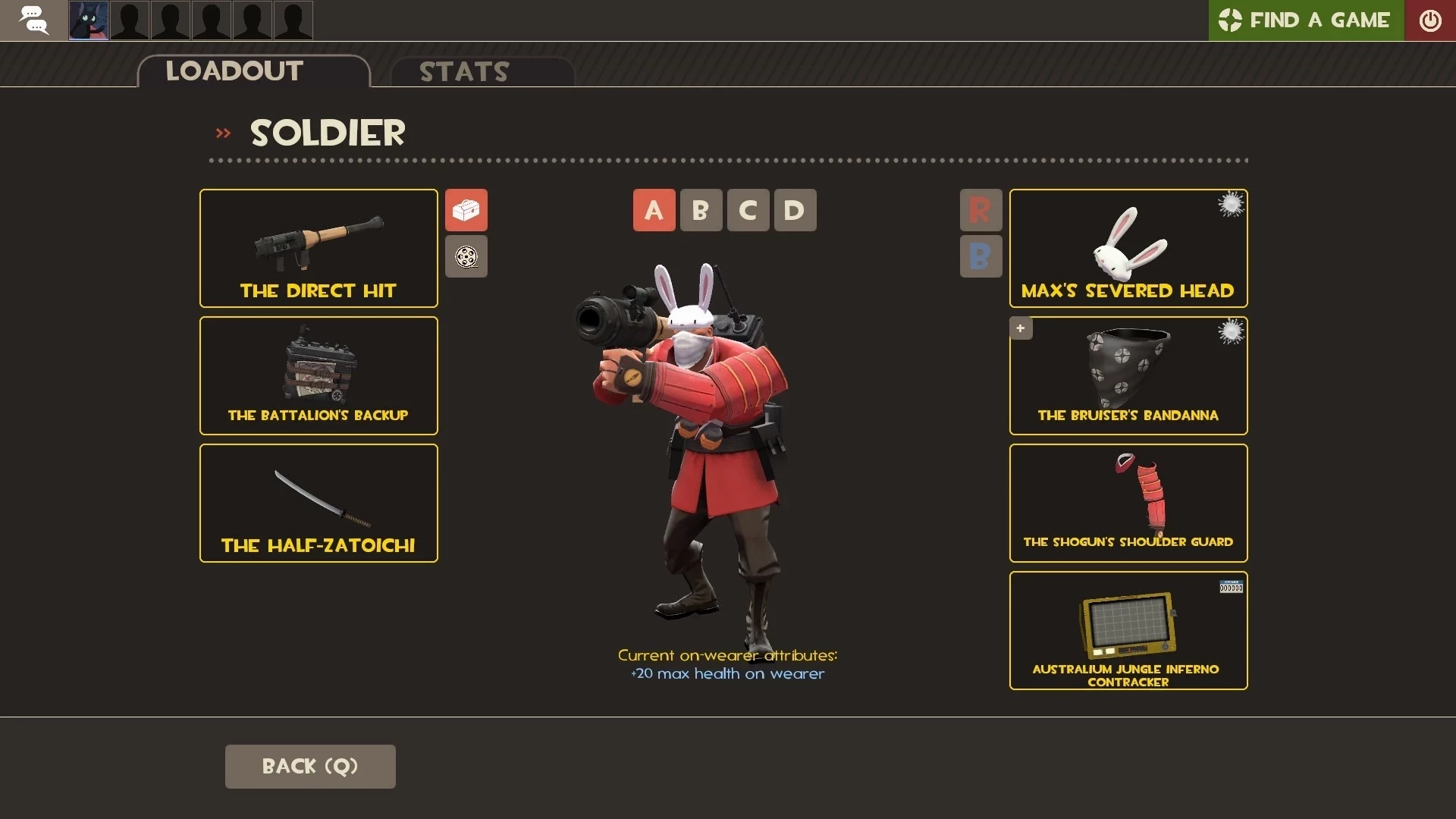Change The Direct Hit primary weapon slot
This screenshot has height=819, width=1456.
pos(318,248)
